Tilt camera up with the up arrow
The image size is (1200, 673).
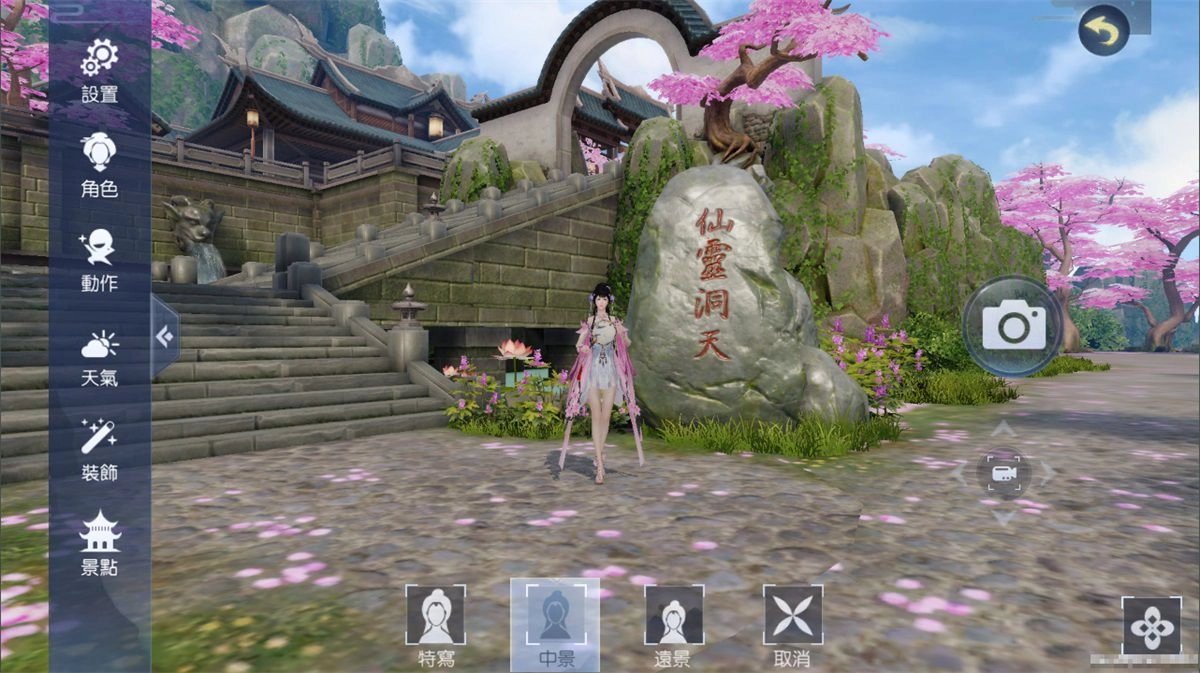[1004, 429]
